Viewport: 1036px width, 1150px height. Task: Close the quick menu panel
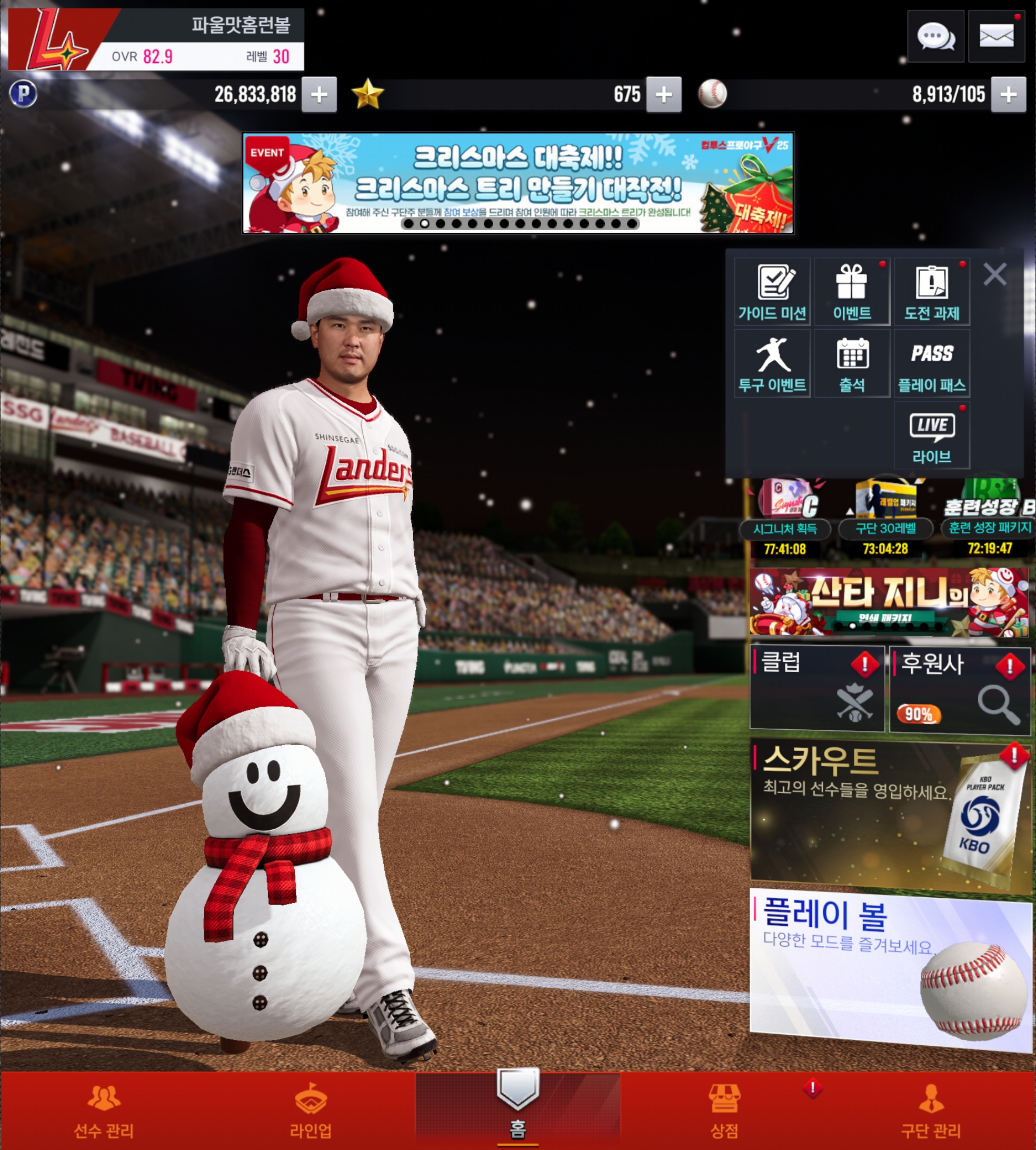coord(994,274)
